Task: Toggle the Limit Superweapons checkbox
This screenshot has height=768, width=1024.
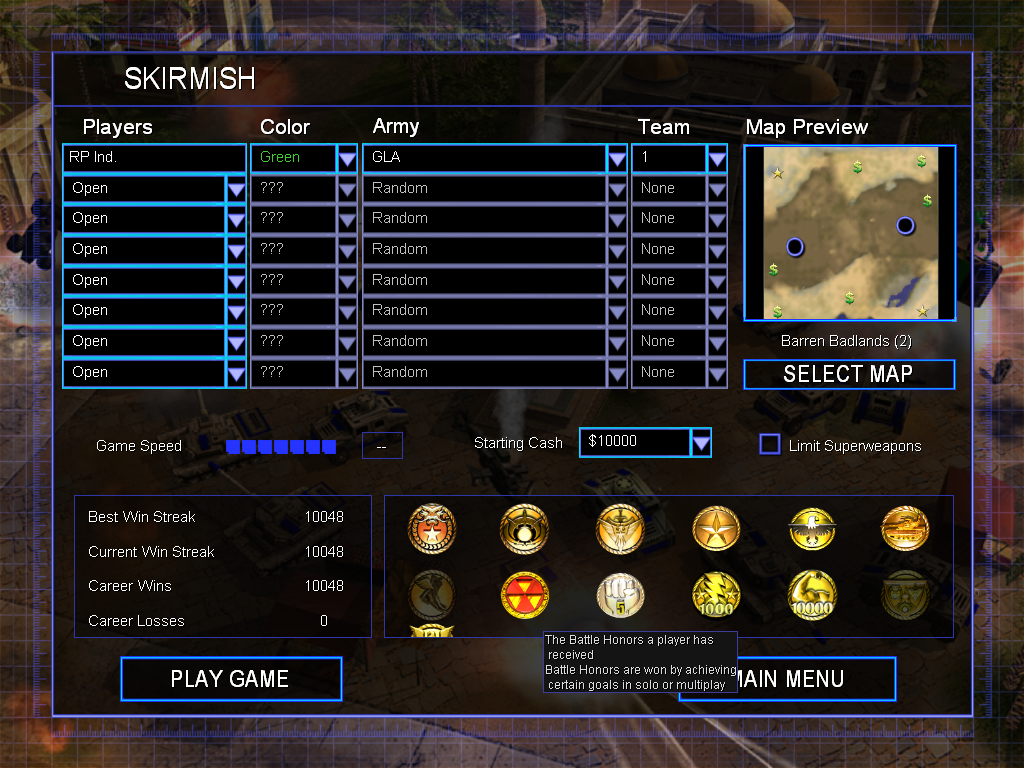Action: [770, 444]
